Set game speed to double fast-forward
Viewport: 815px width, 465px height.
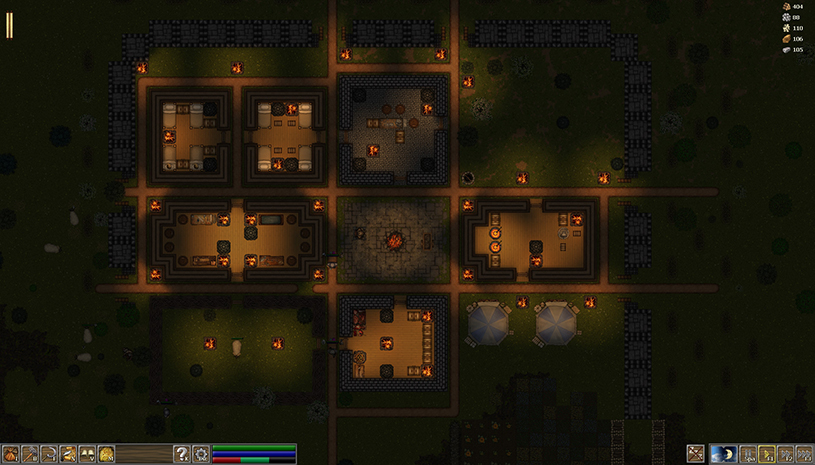(x=786, y=454)
